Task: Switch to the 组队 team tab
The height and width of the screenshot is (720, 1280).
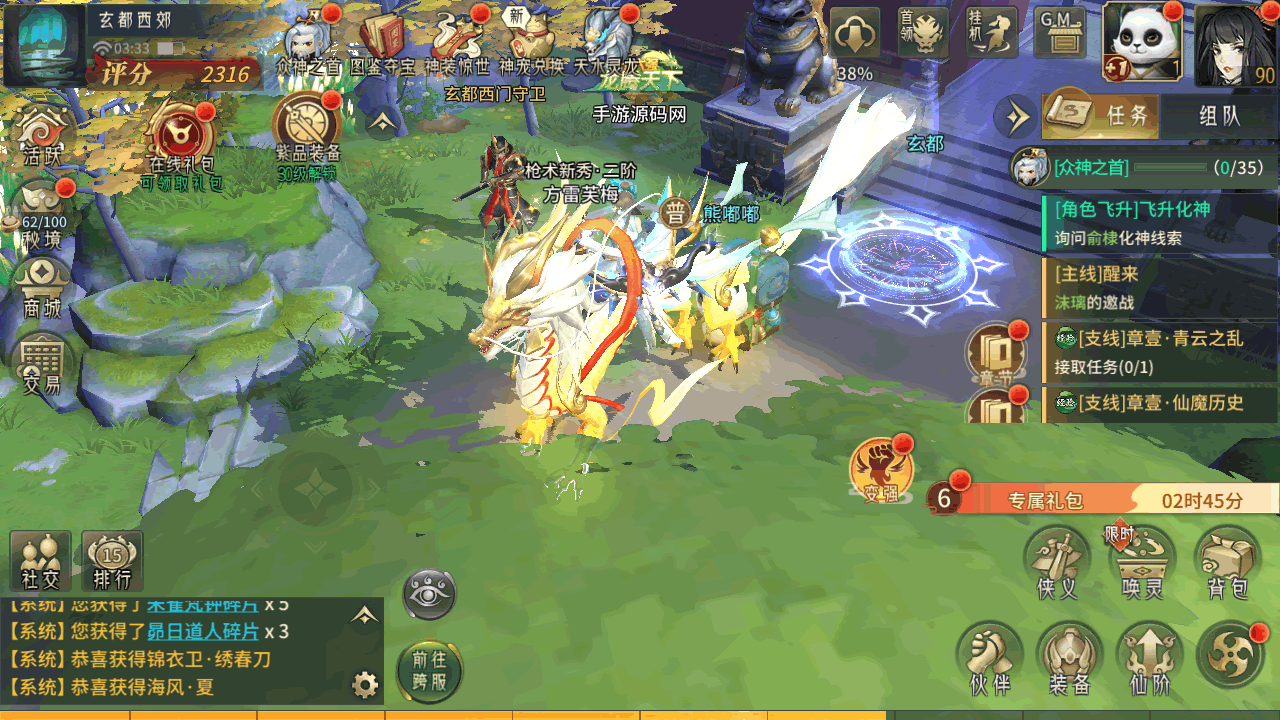Action: point(1219,115)
